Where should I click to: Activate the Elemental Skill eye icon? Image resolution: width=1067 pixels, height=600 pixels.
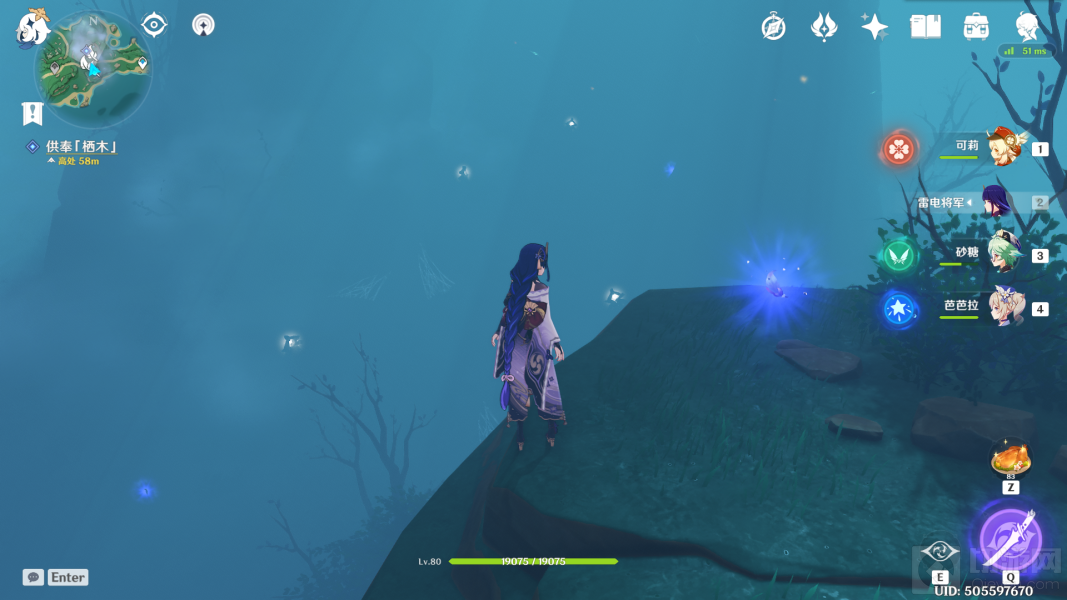click(940, 552)
